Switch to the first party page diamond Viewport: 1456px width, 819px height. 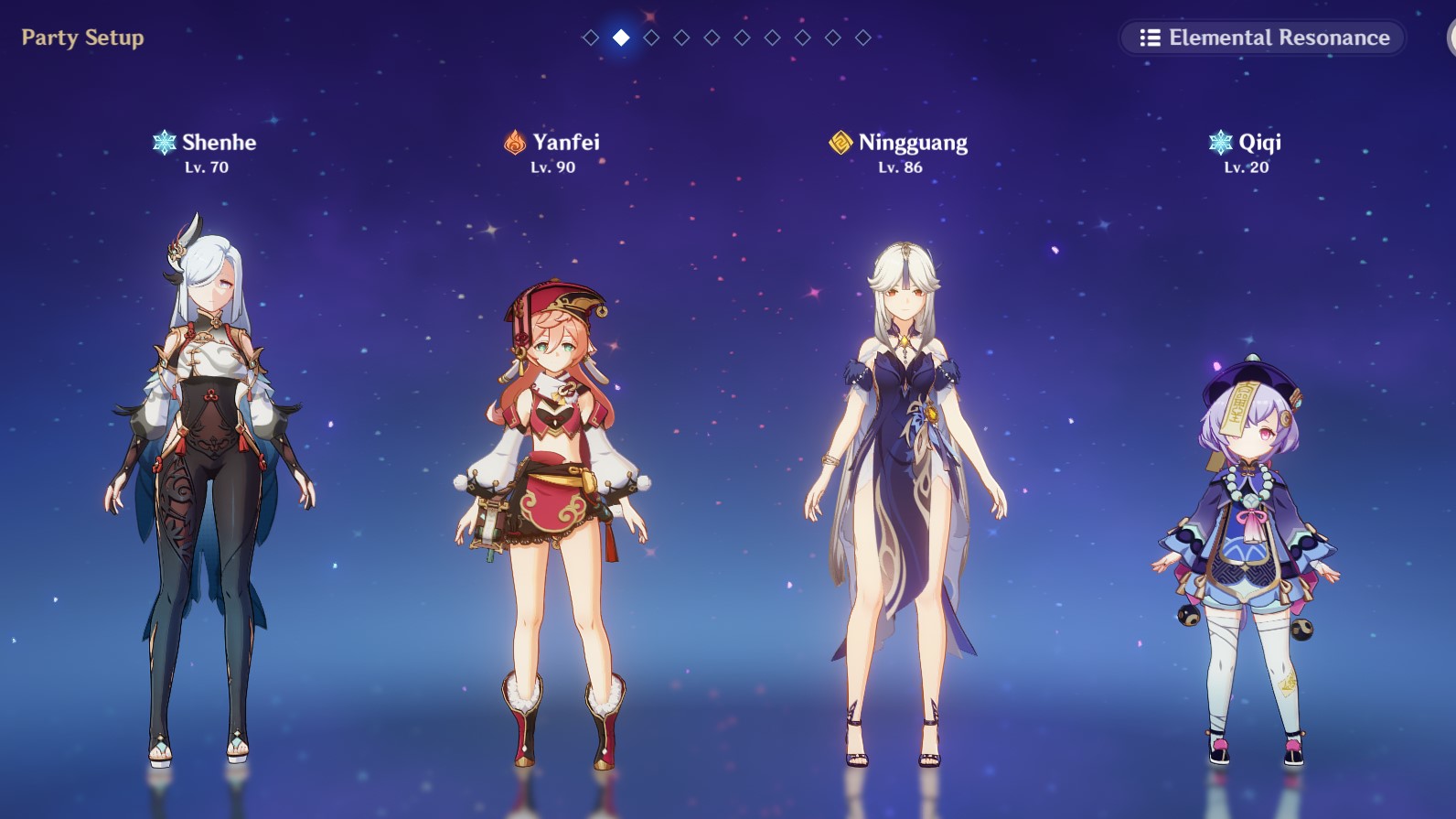[x=591, y=38]
